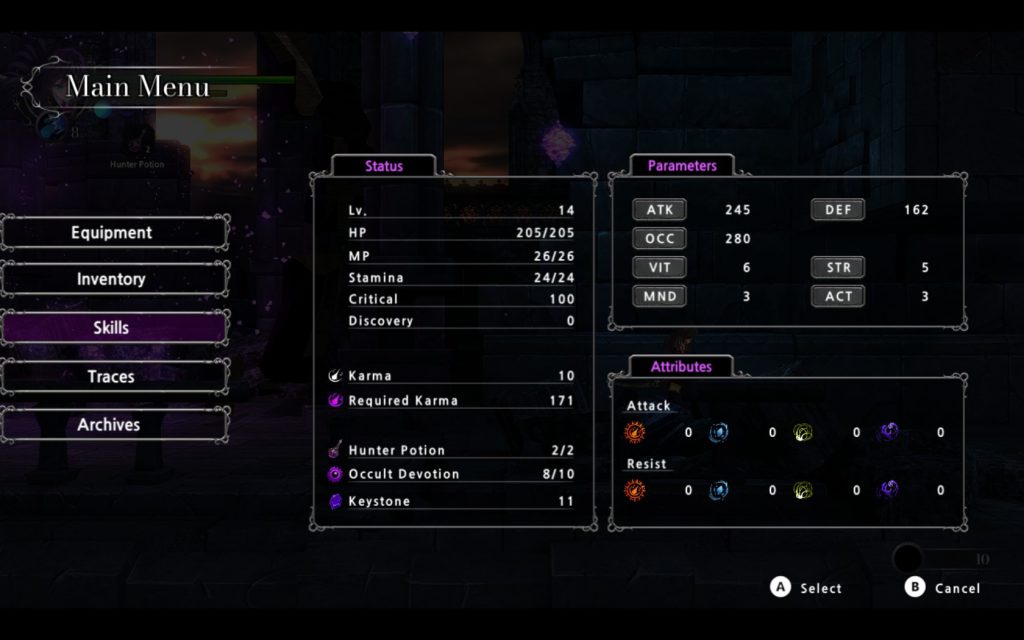
Task: Open the Archives section
Action: [112, 425]
